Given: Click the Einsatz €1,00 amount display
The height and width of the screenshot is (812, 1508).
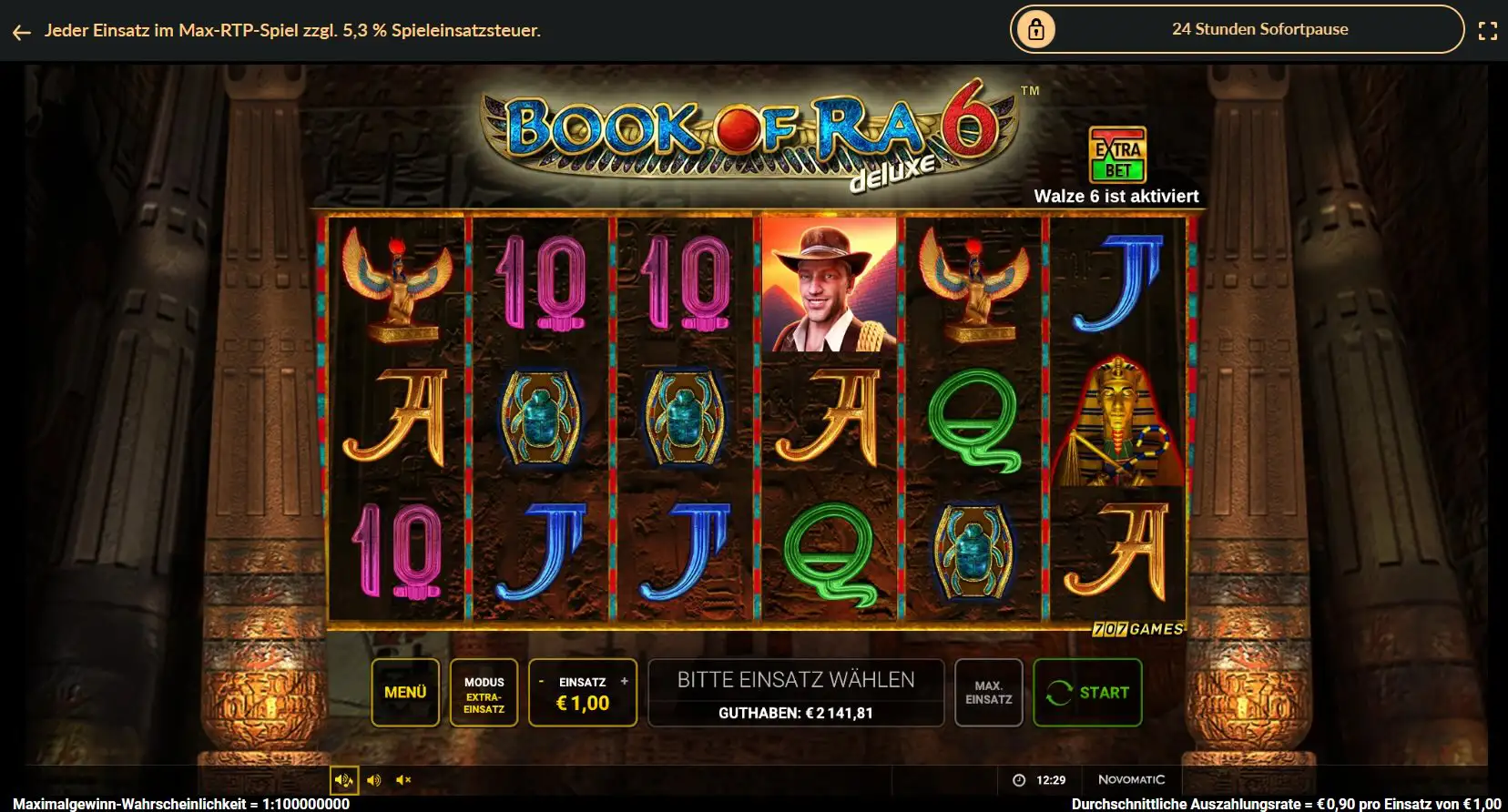Looking at the screenshot, I should pyautogui.click(x=583, y=703).
